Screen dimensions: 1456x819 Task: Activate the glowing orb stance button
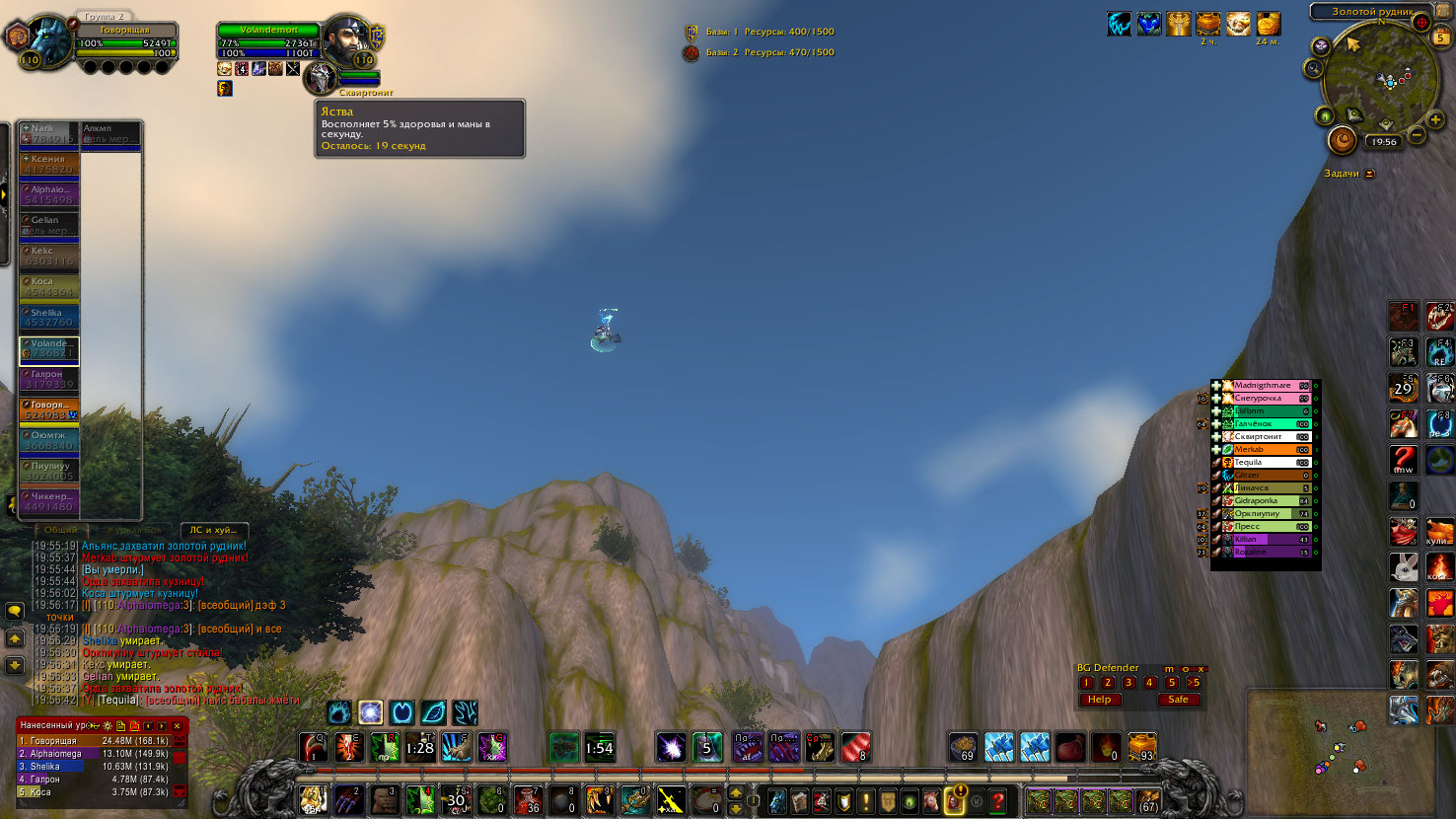click(x=370, y=712)
